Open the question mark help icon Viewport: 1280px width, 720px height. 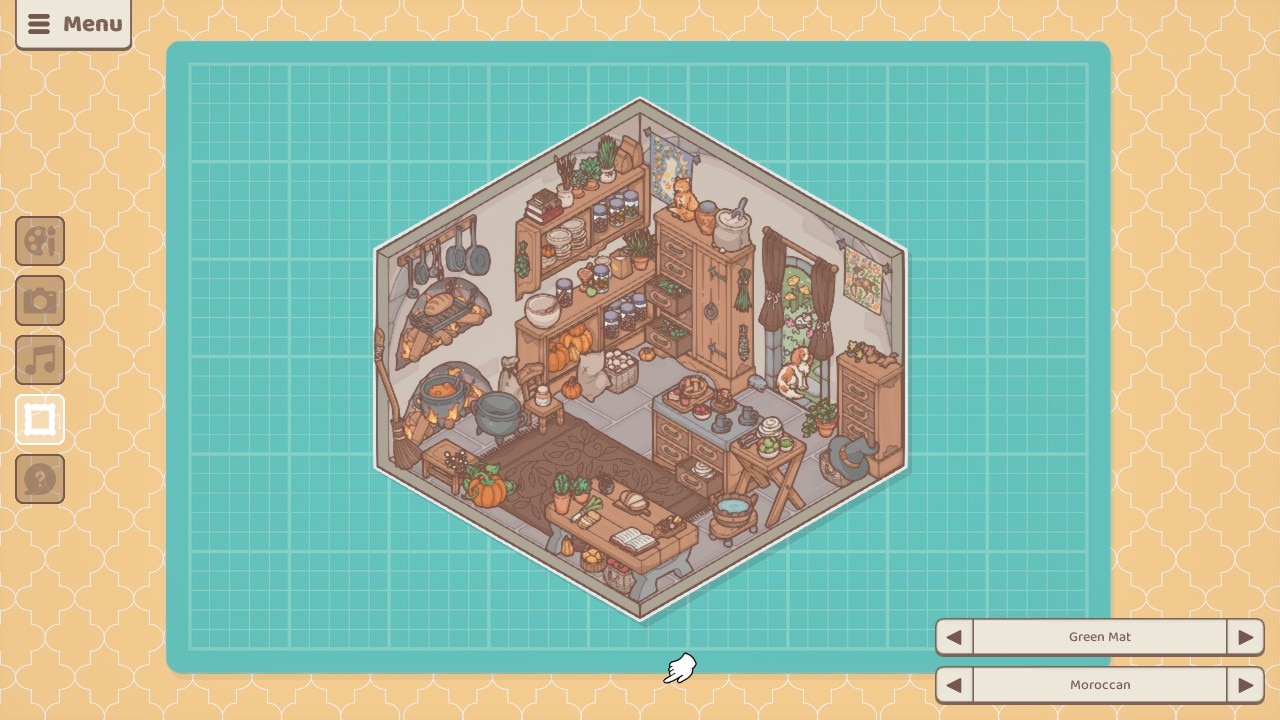coord(40,479)
